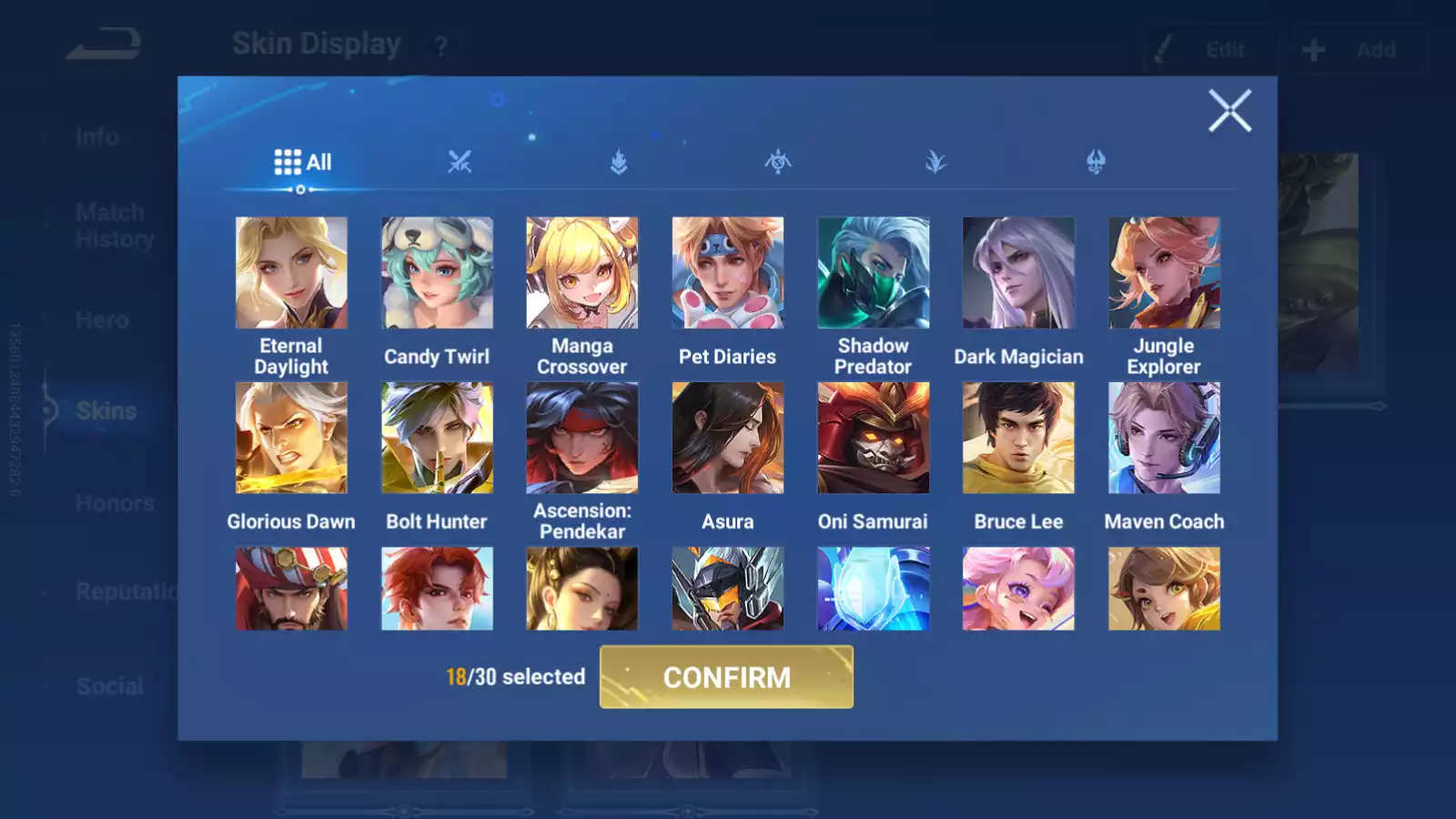The image size is (1456, 819).
Task: Select the Bruce Lee skin
Action: (x=1018, y=438)
